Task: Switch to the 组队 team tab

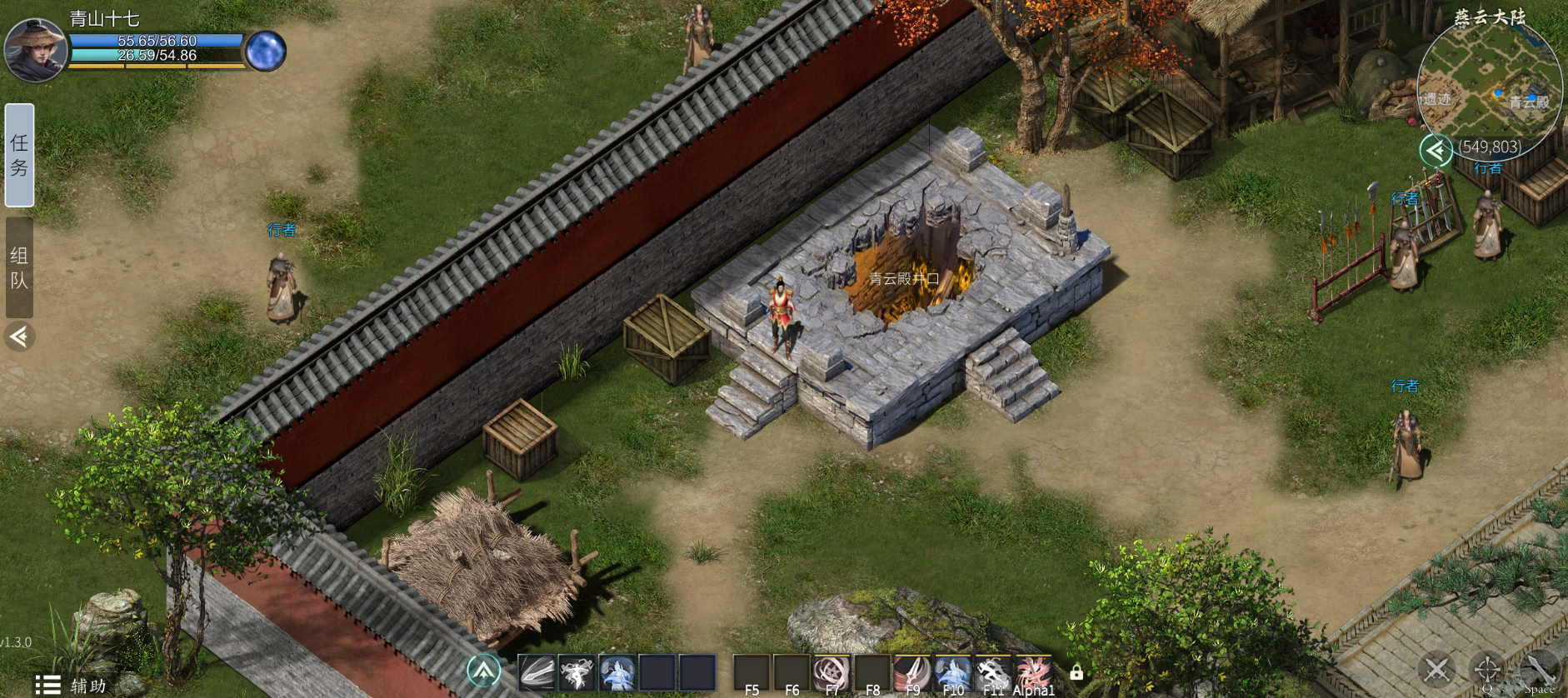Action: 19,267
